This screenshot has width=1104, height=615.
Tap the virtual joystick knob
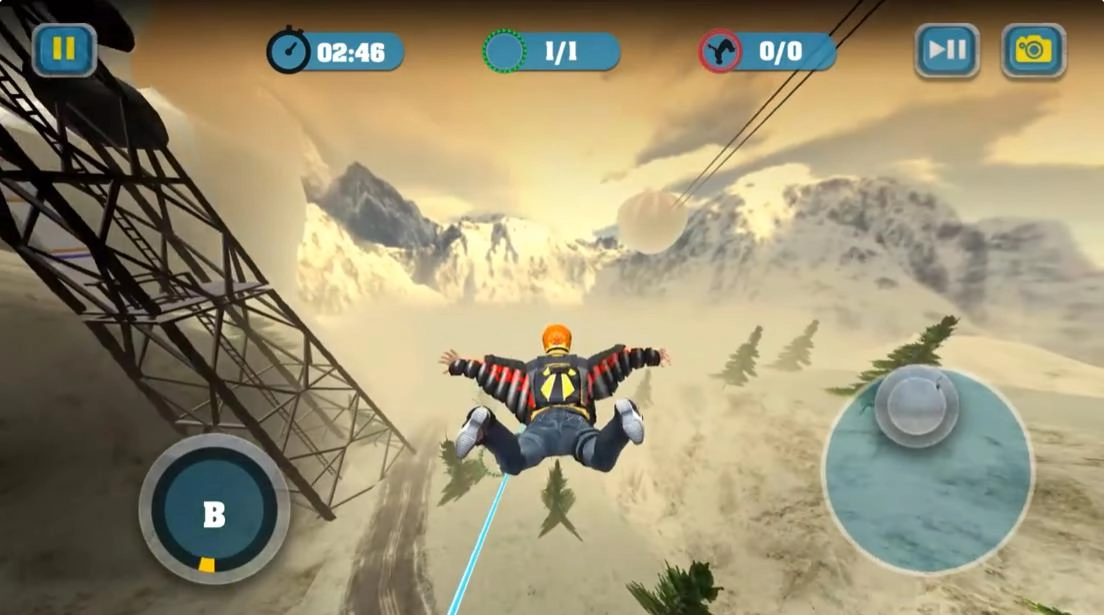coord(917,405)
